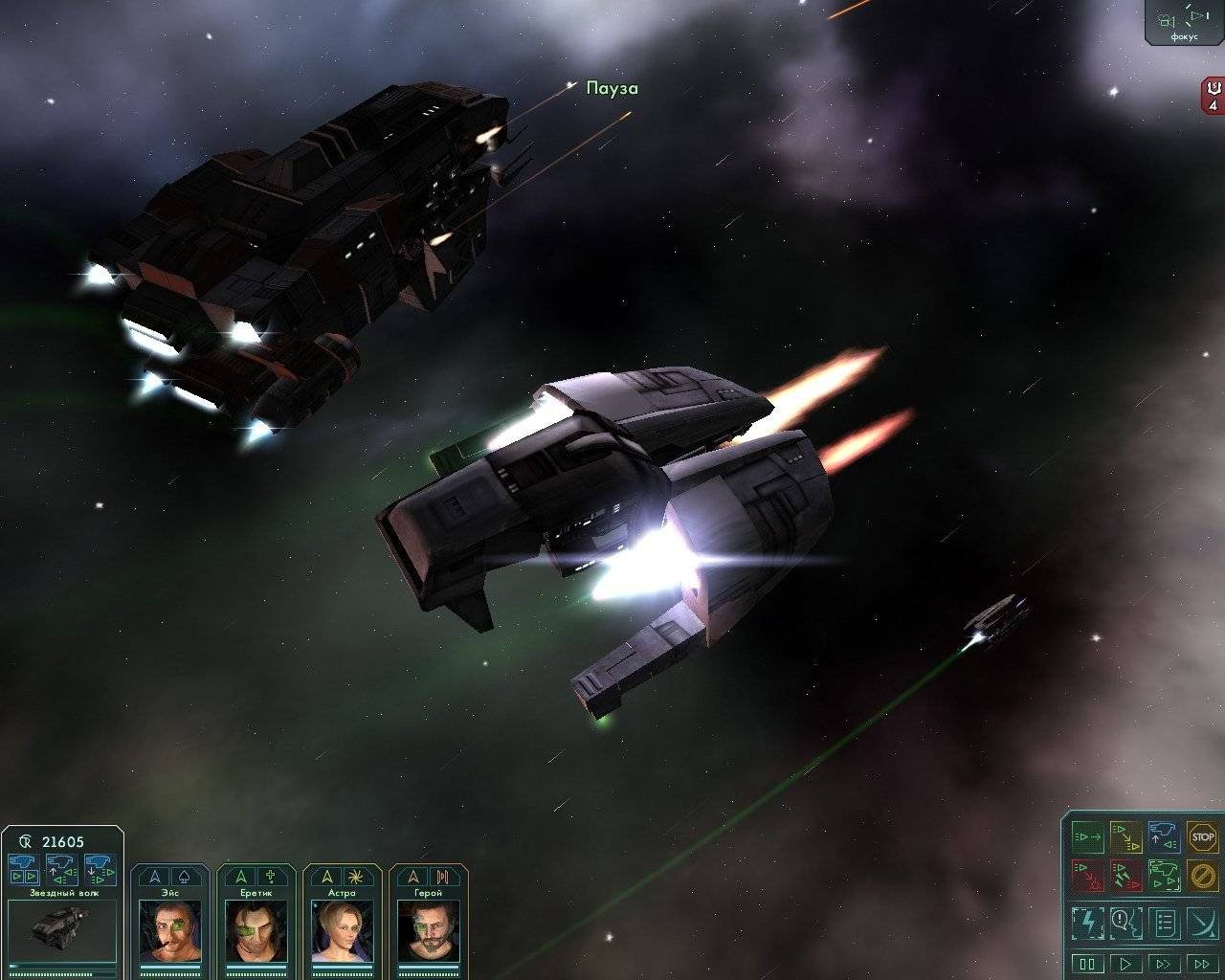Show the radar dish tactical map
1225x980 pixels.
pyautogui.click(x=1202, y=923)
